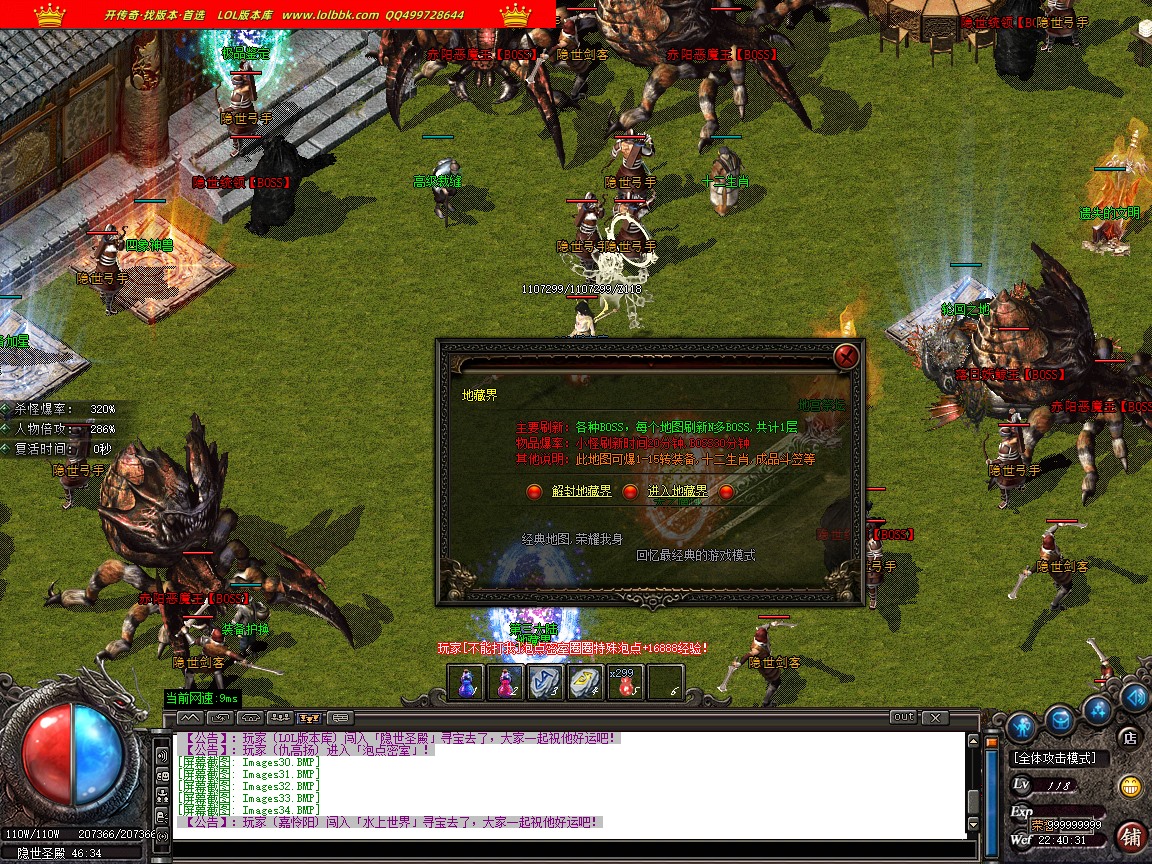Activate the yellow rune scroll in slot 4
The image size is (1152, 864).
[586, 682]
